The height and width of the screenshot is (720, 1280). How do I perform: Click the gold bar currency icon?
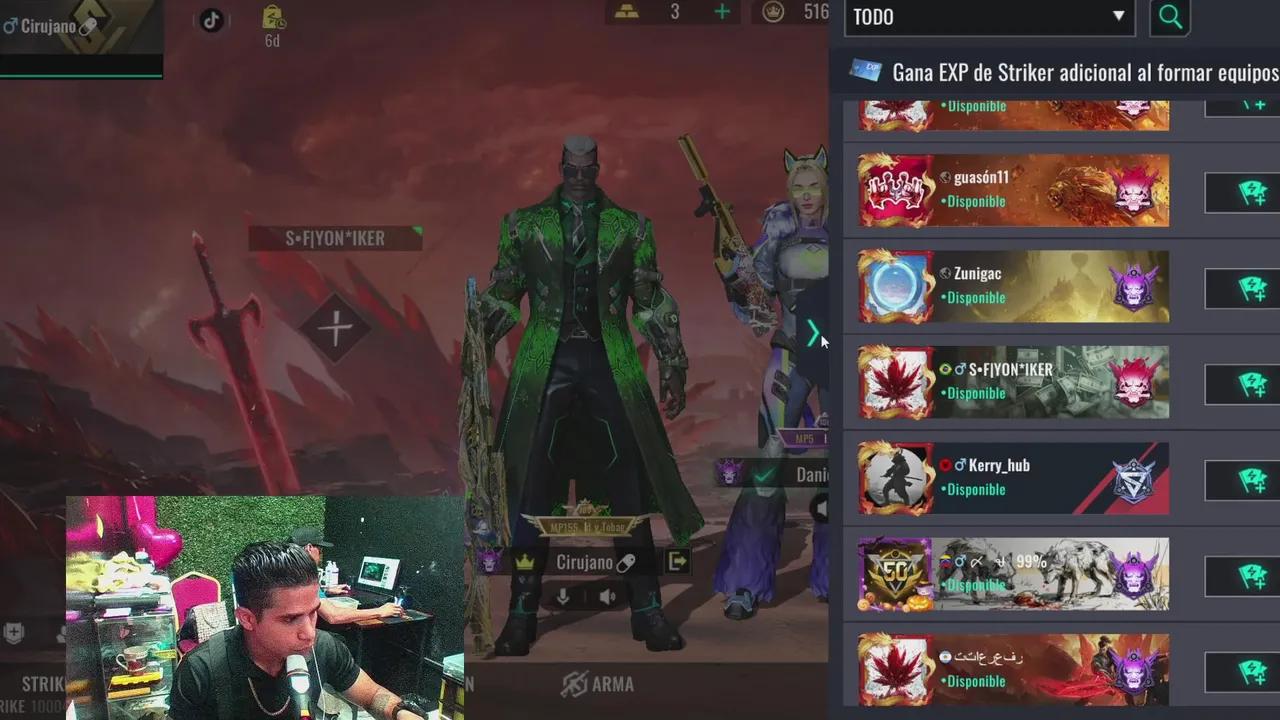(x=625, y=12)
